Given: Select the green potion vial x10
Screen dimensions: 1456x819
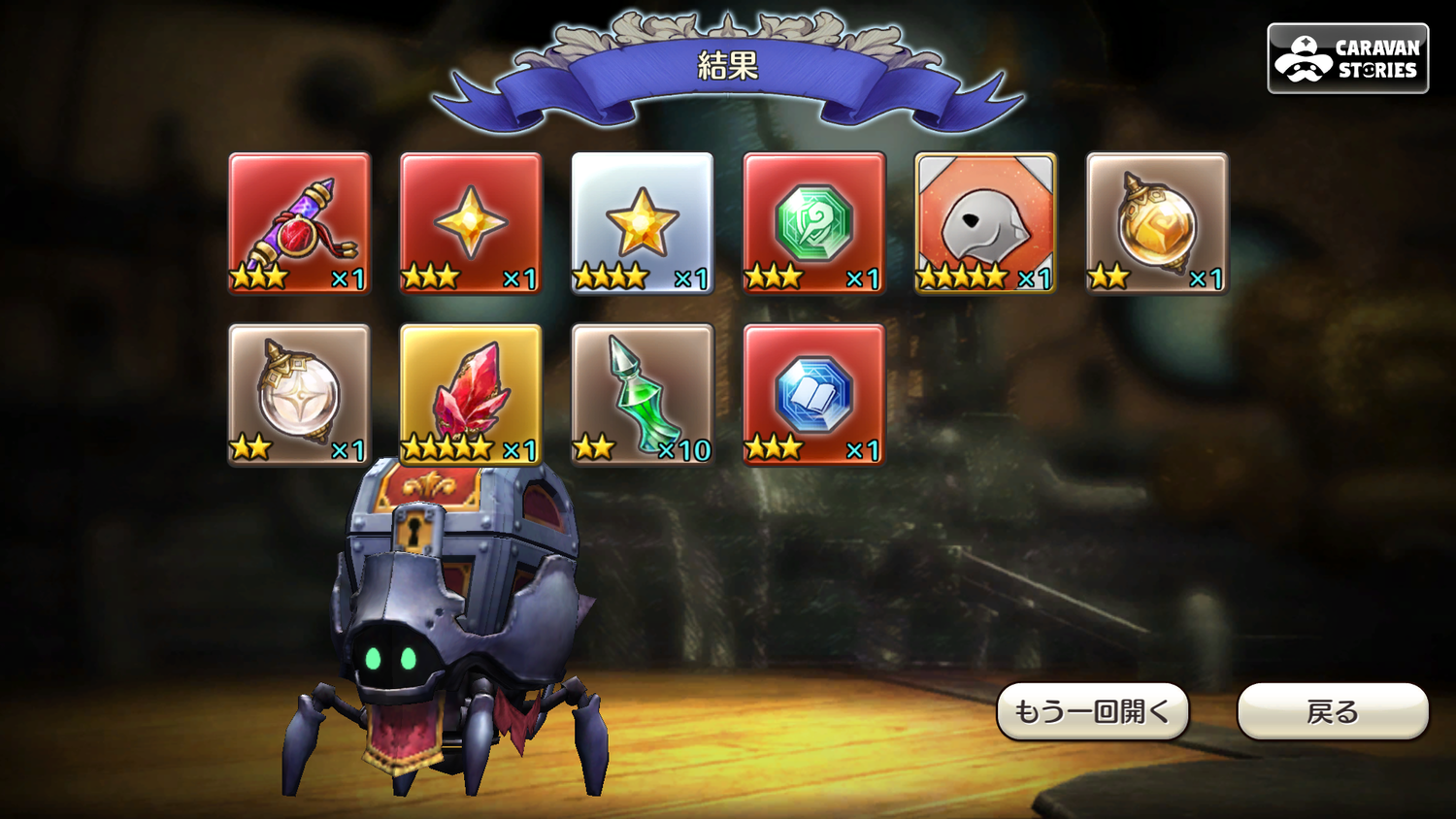Looking at the screenshot, I should tap(643, 394).
